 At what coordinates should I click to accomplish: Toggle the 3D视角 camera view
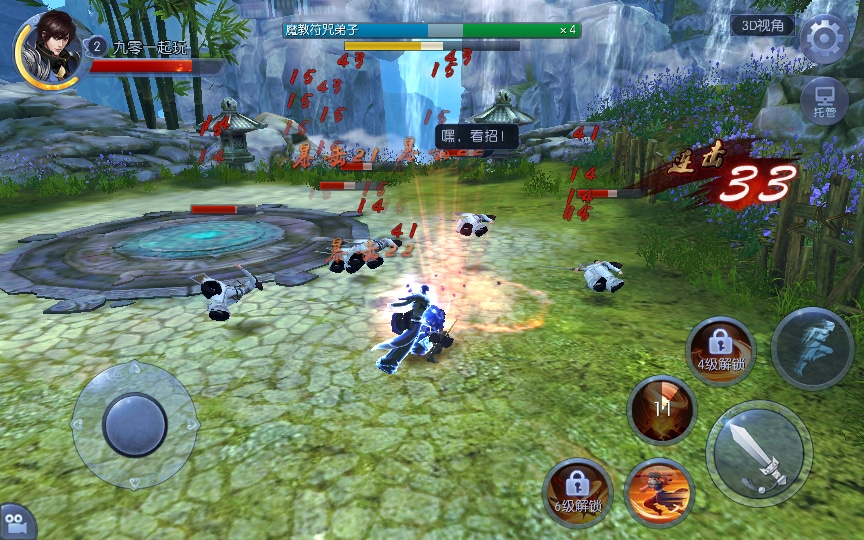(762, 26)
